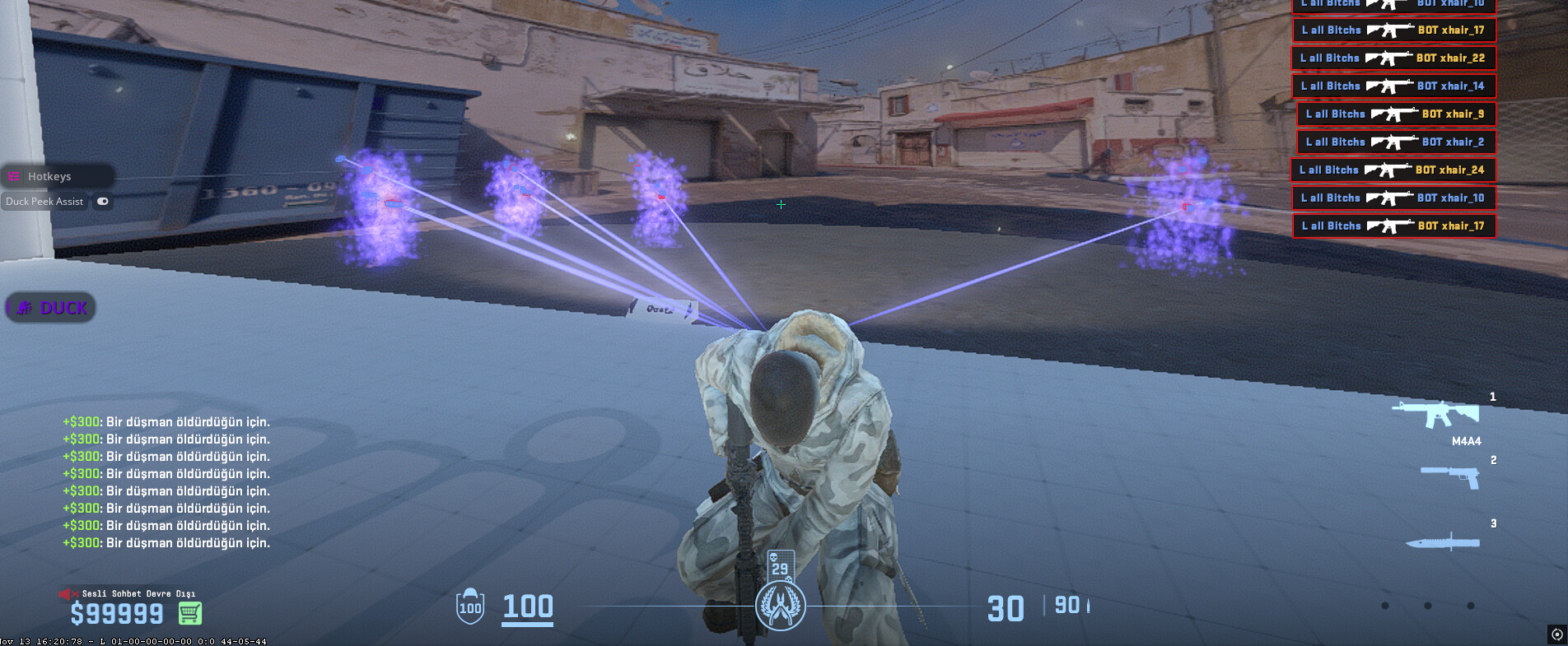The height and width of the screenshot is (646, 1568).
Task: Toggle the Duck Peek Assist switch
Action: pos(103,201)
